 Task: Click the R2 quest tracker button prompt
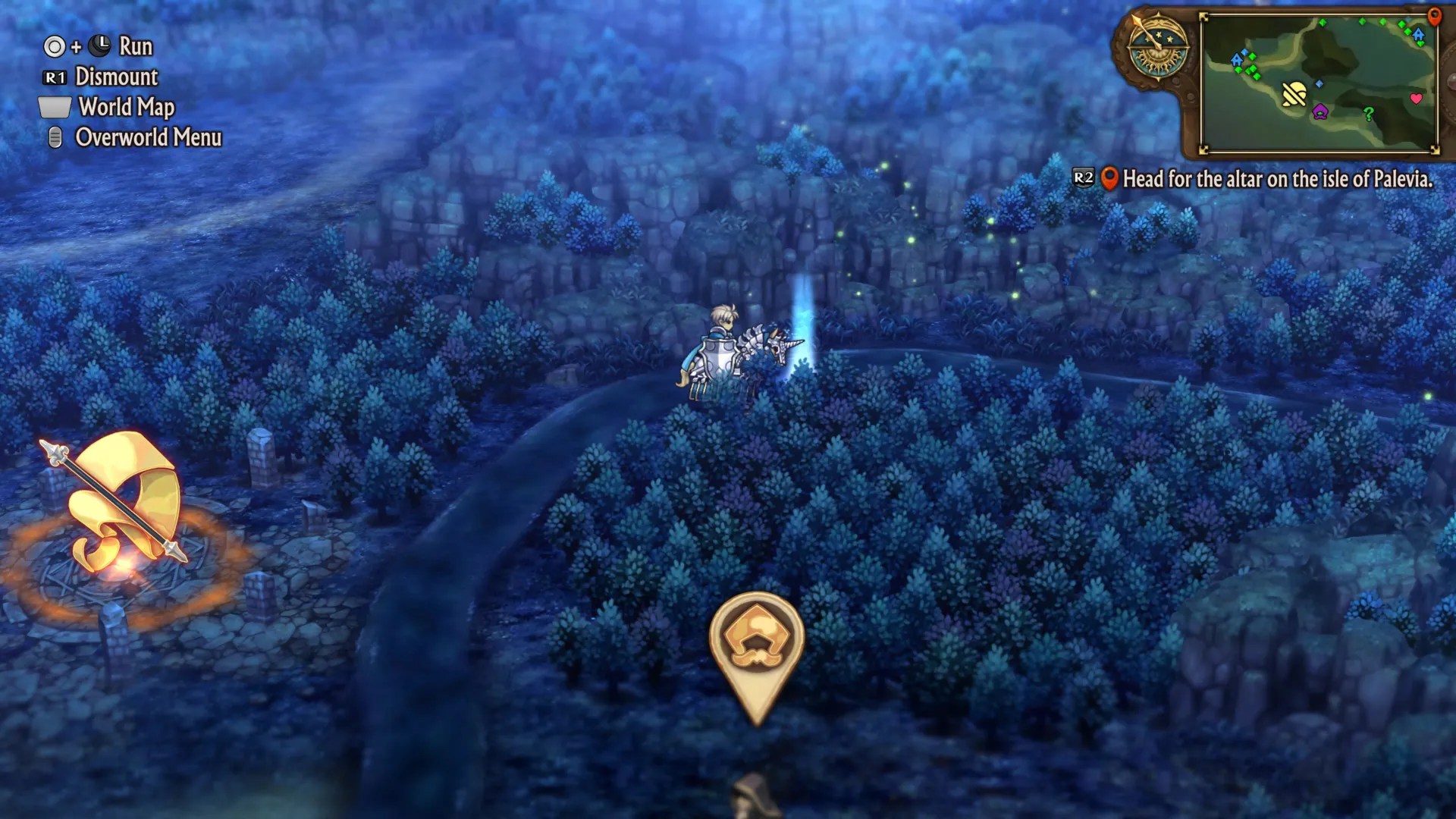(1083, 176)
